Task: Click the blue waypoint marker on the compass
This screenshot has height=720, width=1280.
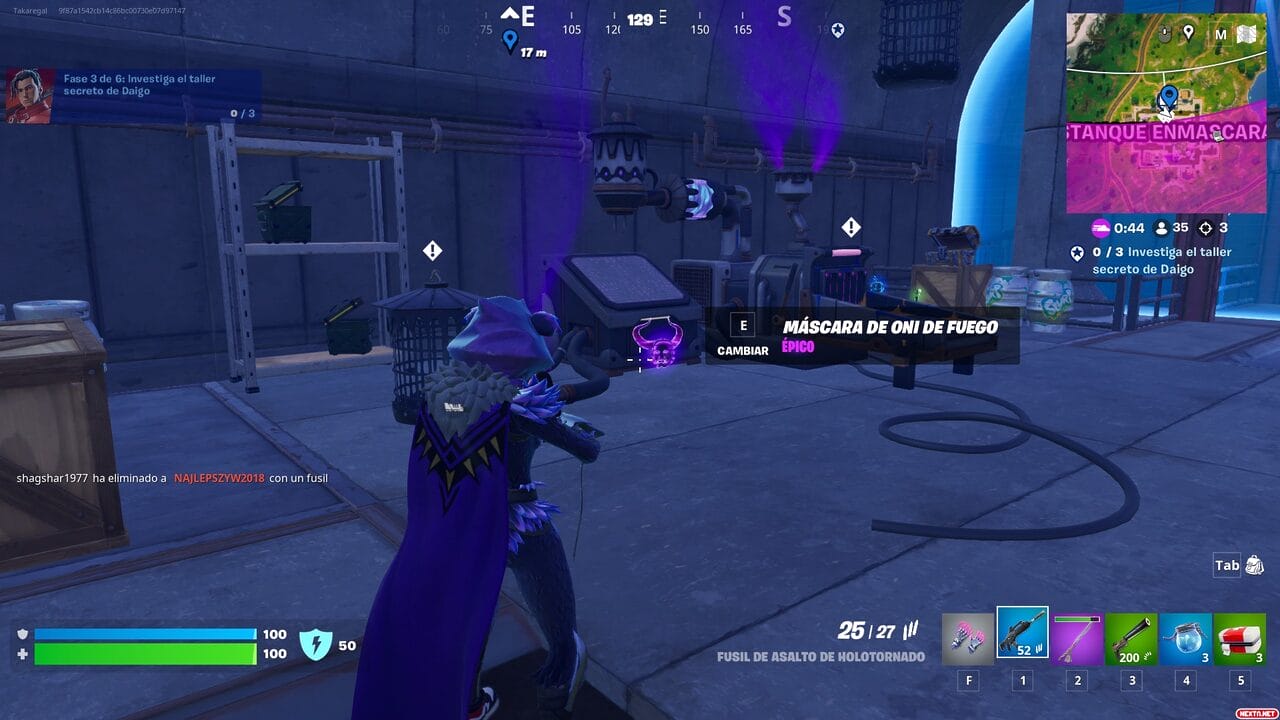Action: [510, 40]
